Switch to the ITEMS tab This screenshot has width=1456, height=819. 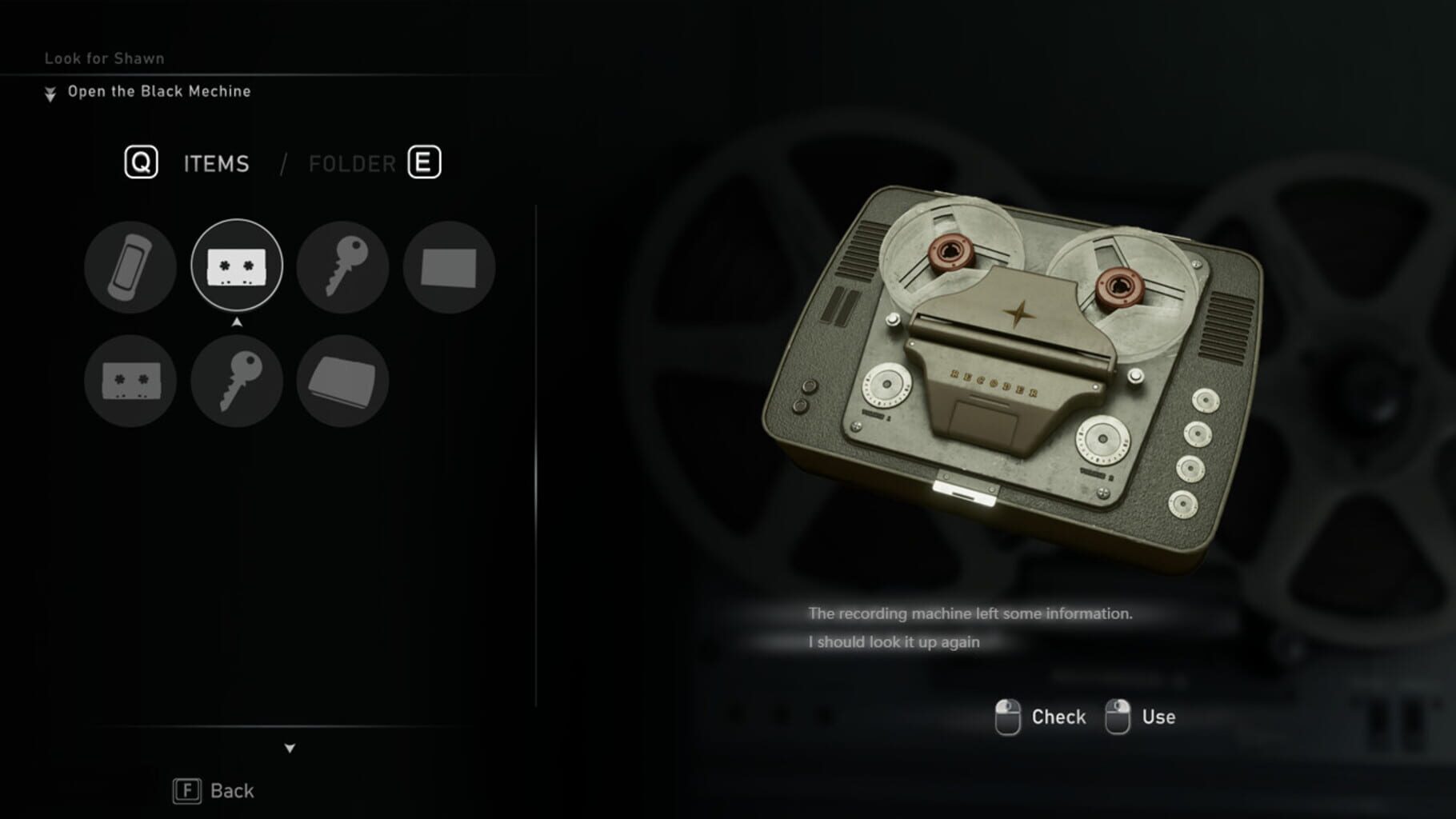pyautogui.click(x=215, y=163)
